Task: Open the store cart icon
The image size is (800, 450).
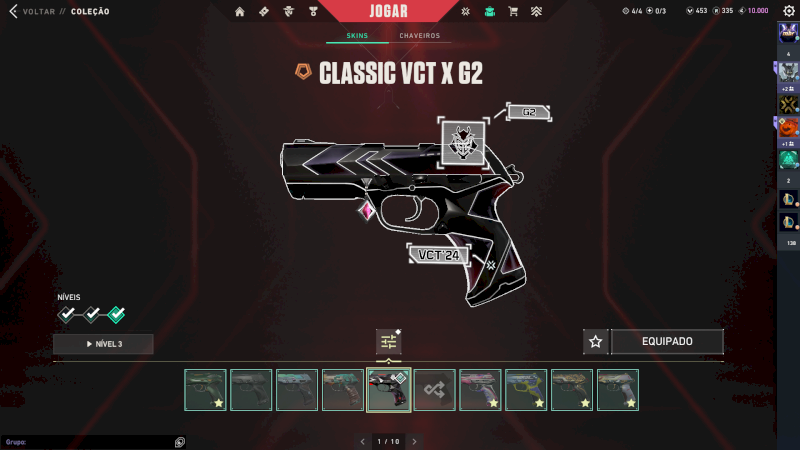Action: pyautogui.click(x=513, y=12)
